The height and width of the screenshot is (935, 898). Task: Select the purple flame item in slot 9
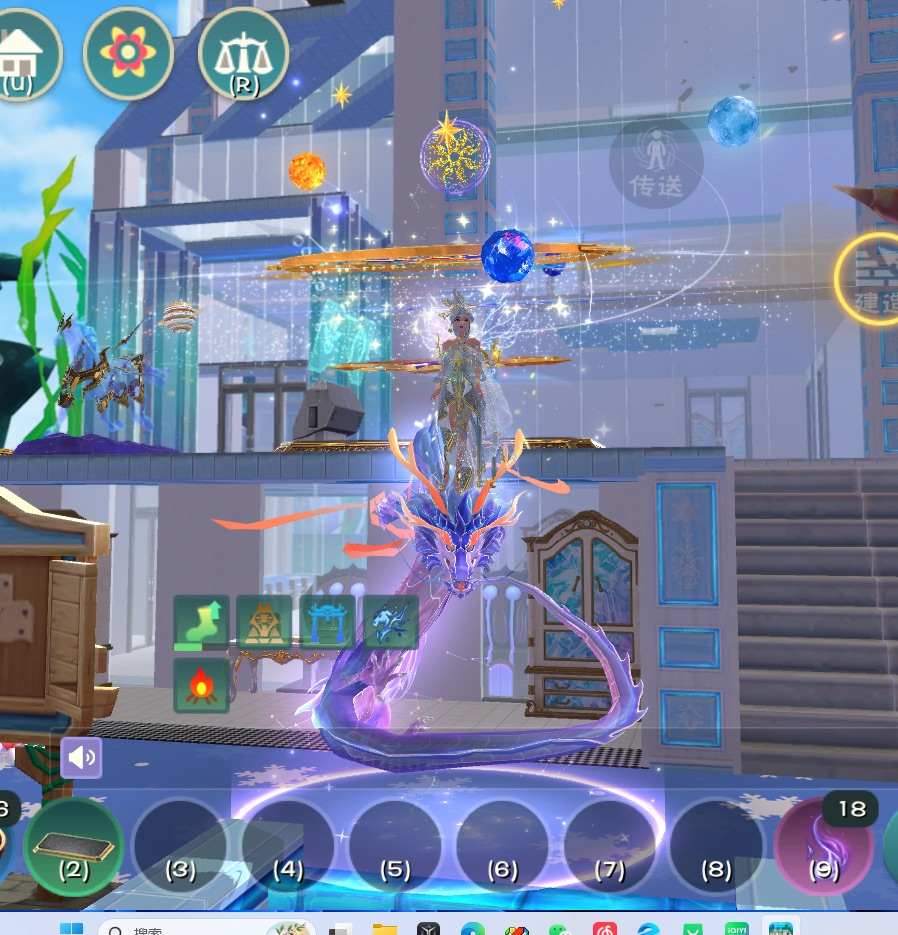[823, 846]
